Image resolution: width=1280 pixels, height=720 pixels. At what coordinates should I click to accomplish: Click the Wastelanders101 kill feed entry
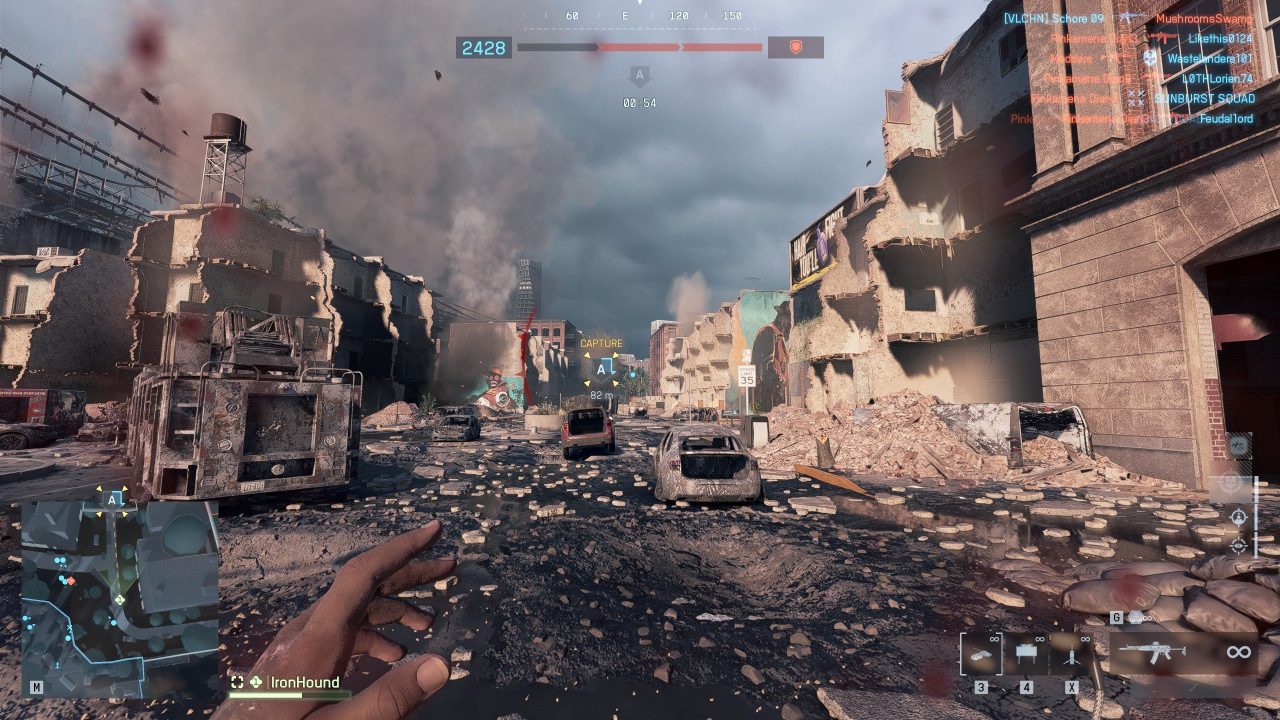click(x=1209, y=58)
